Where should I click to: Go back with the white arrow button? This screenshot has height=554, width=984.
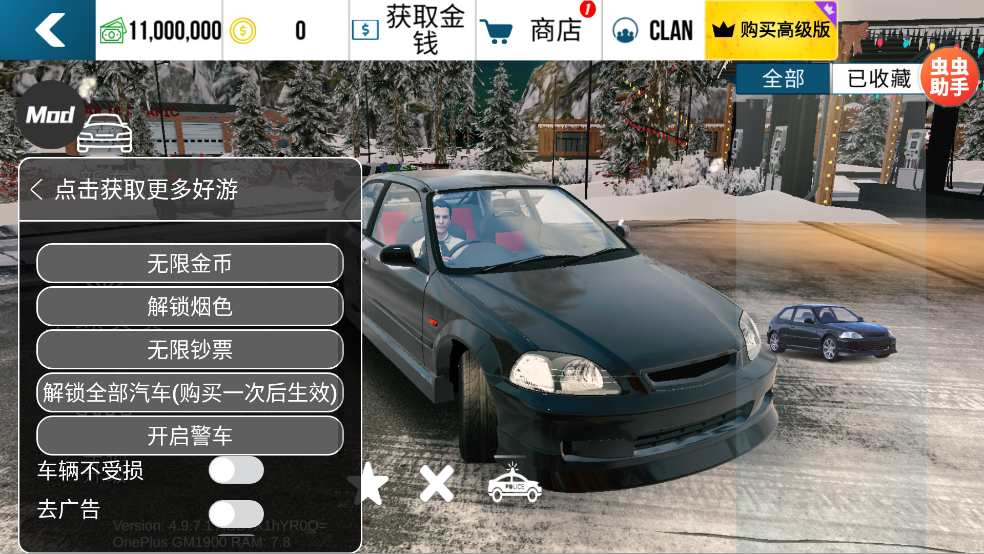pyautogui.click(x=48, y=30)
